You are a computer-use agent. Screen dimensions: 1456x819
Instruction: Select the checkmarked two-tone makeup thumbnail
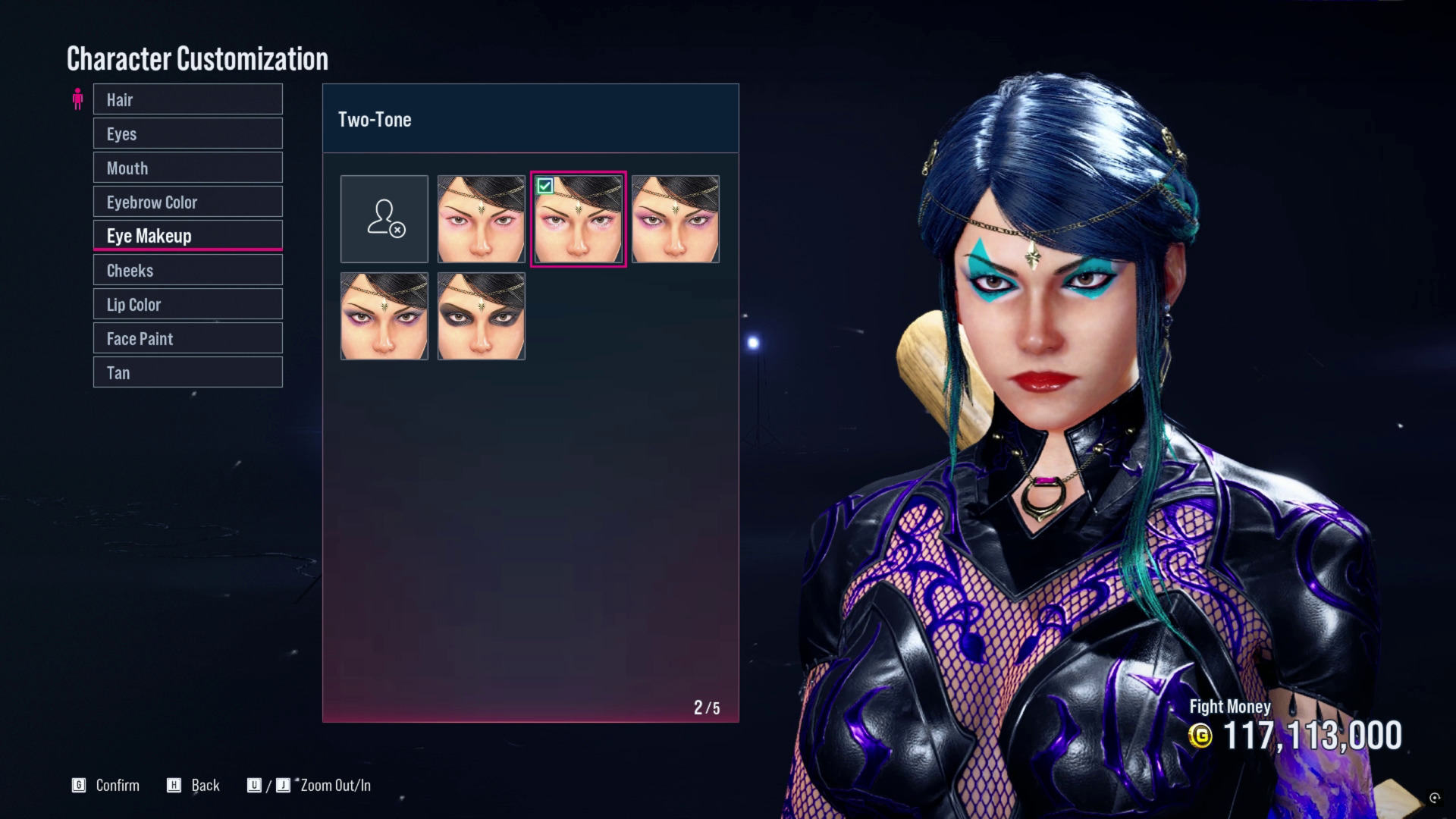(579, 219)
